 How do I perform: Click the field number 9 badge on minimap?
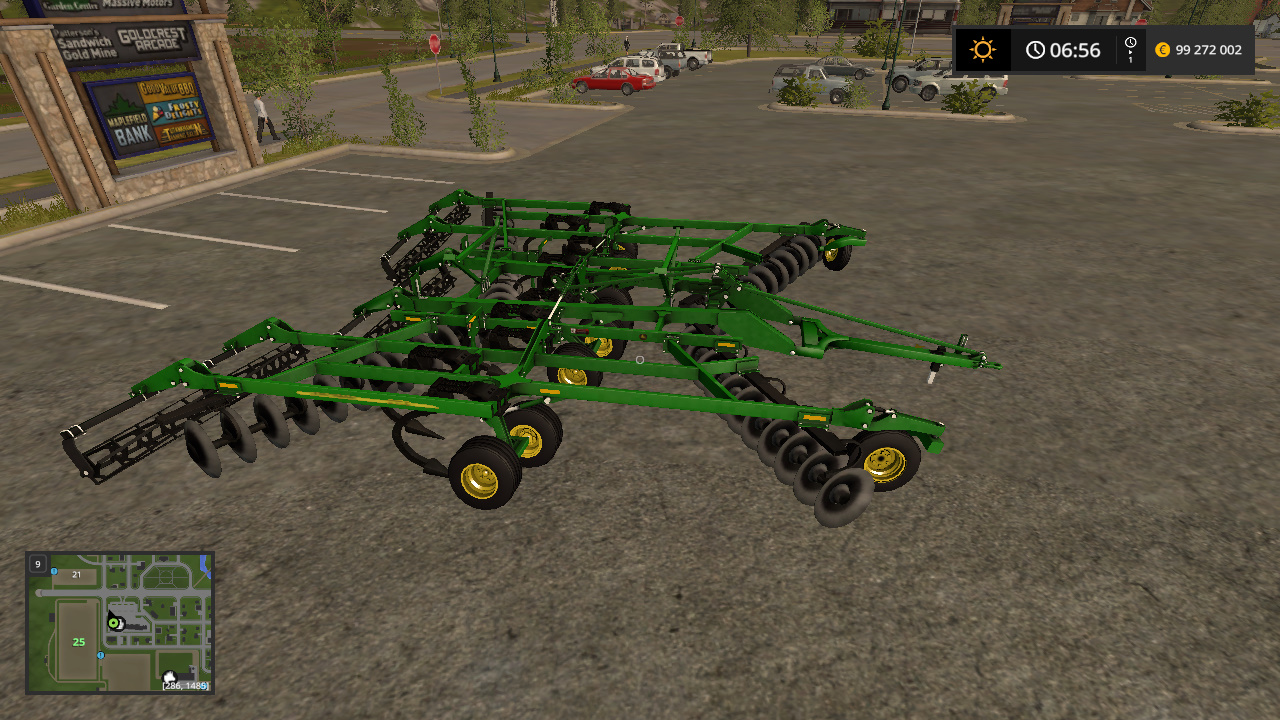click(x=37, y=563)
